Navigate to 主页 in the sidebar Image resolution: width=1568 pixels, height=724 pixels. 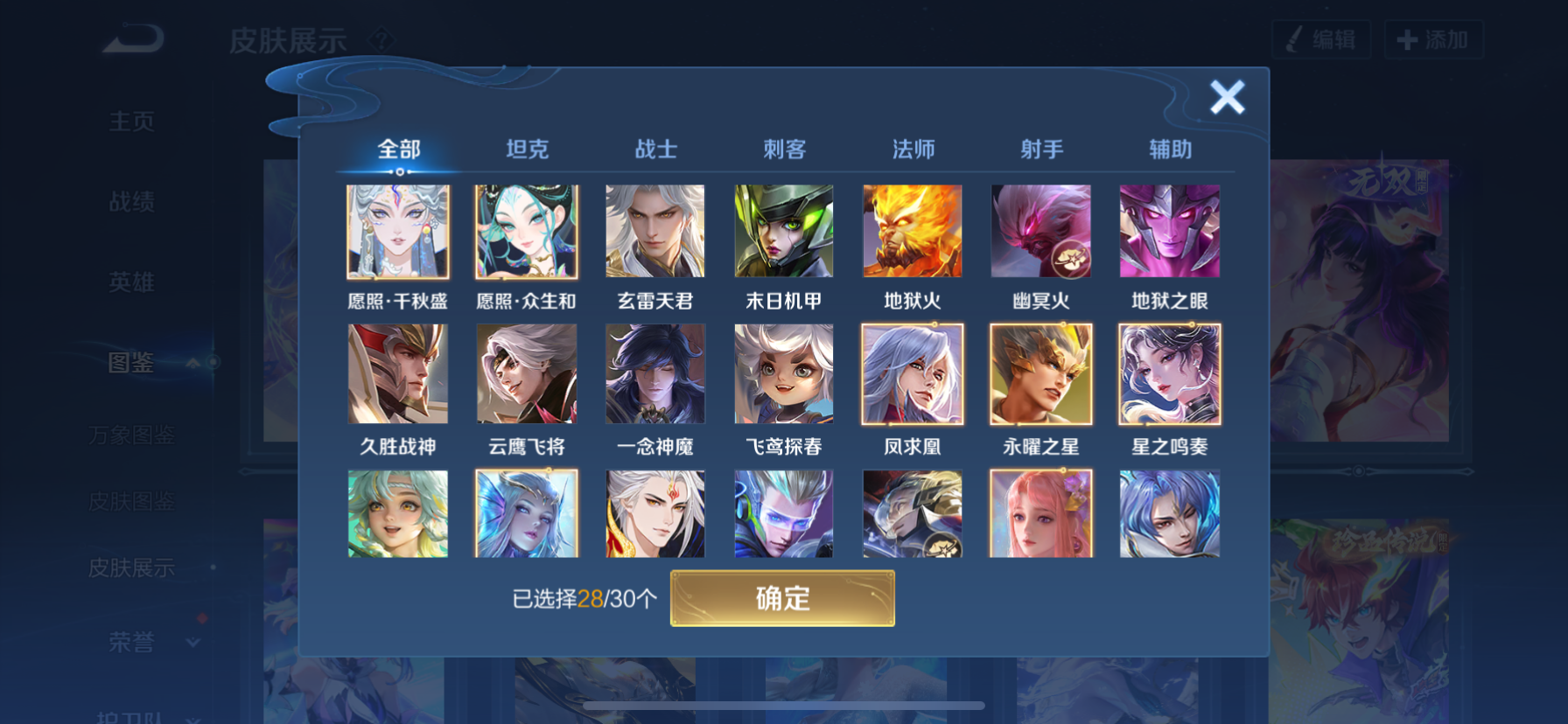(133, 122)
